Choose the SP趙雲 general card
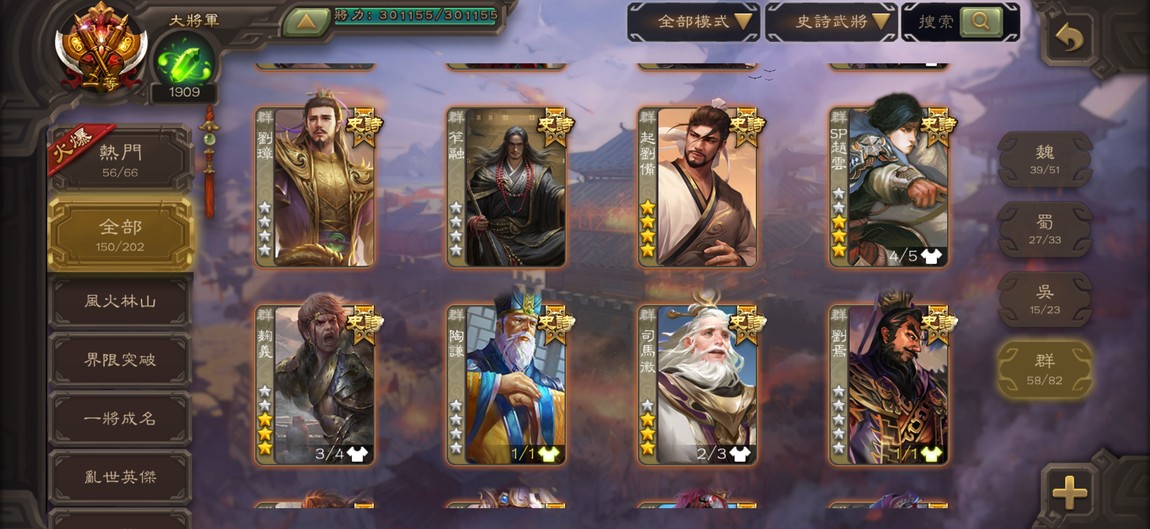Screen dimensions: 1150x529 (889, 187)
